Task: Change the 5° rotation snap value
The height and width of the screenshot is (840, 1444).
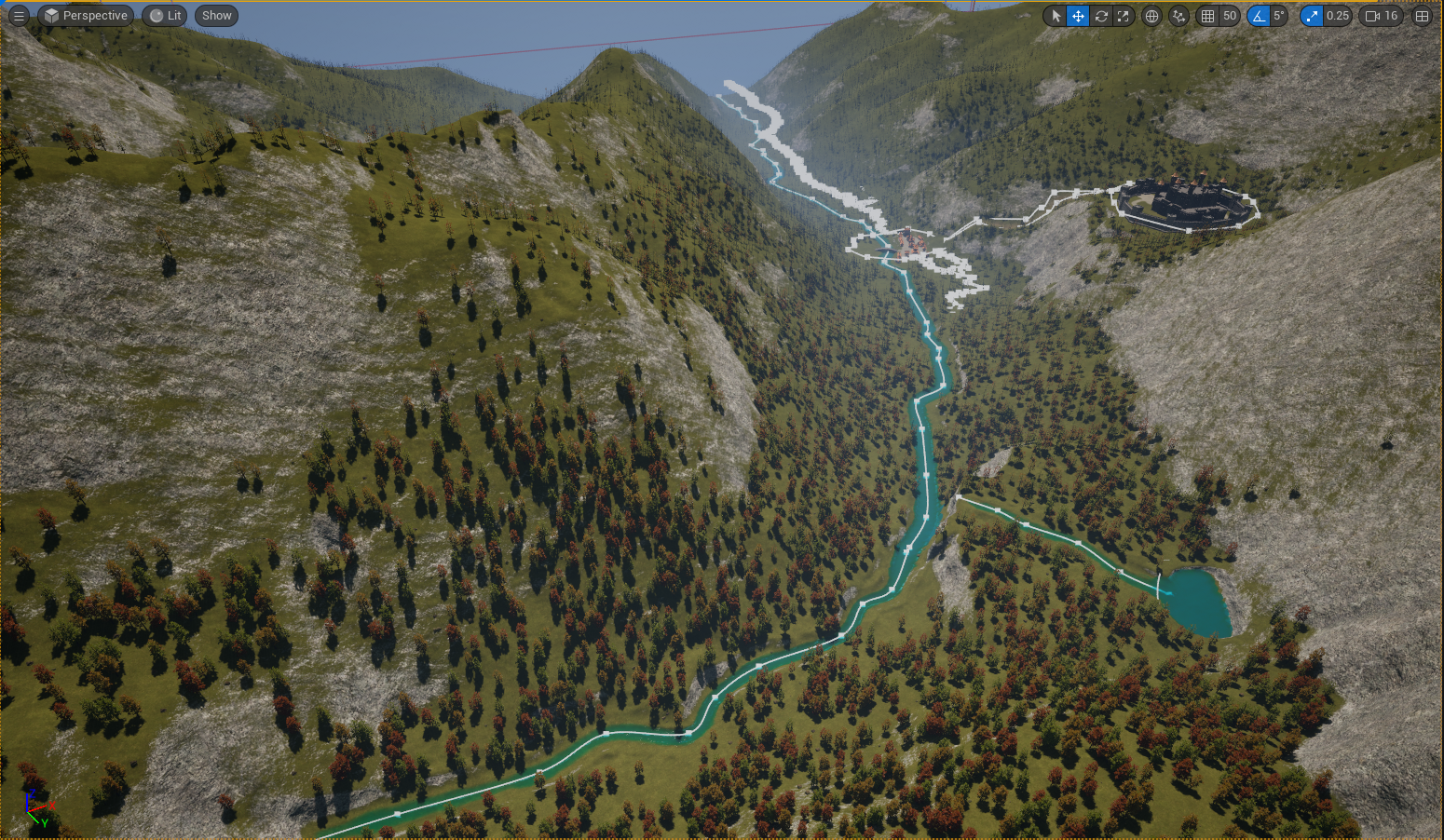Action: coord(1279,16)
